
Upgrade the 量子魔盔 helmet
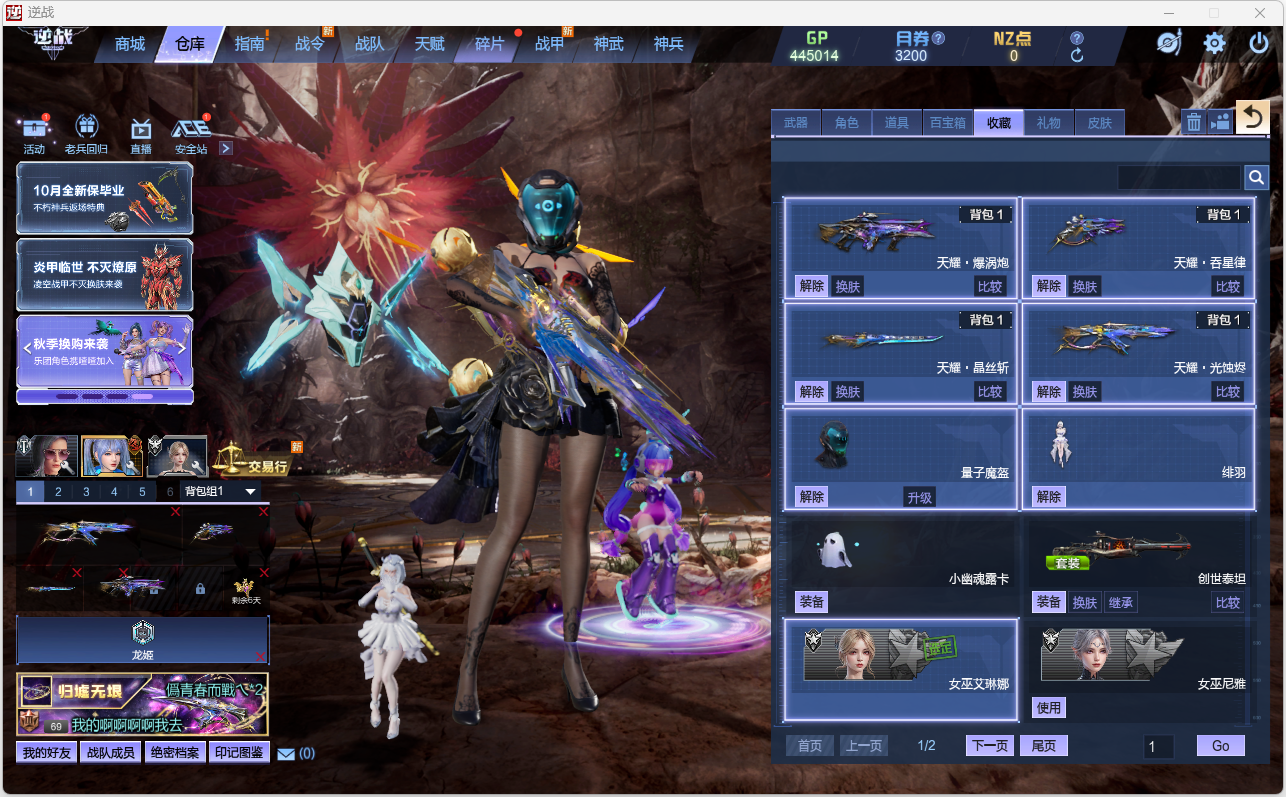coord(919,497)
